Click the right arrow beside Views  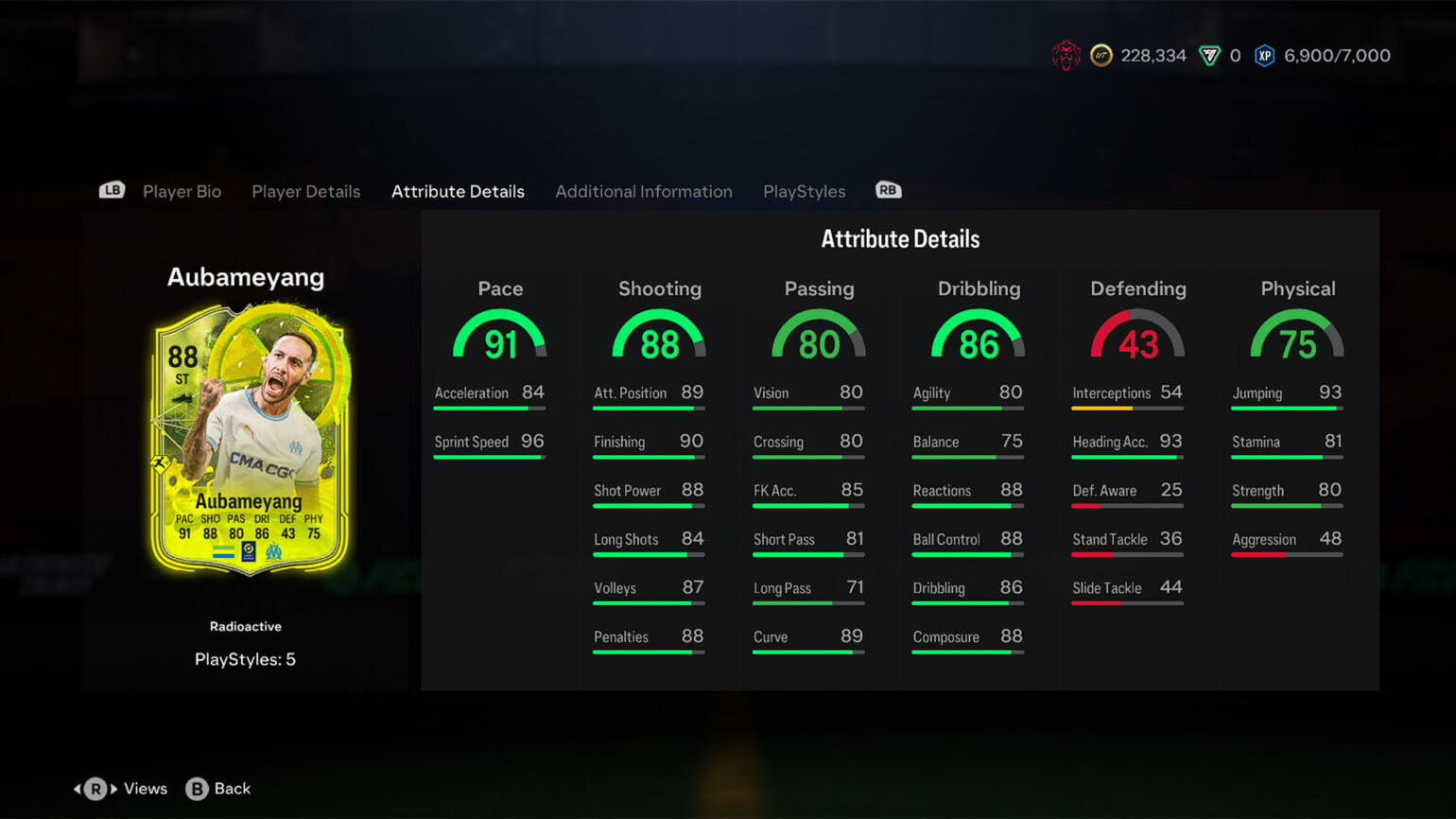pos(114,788)
